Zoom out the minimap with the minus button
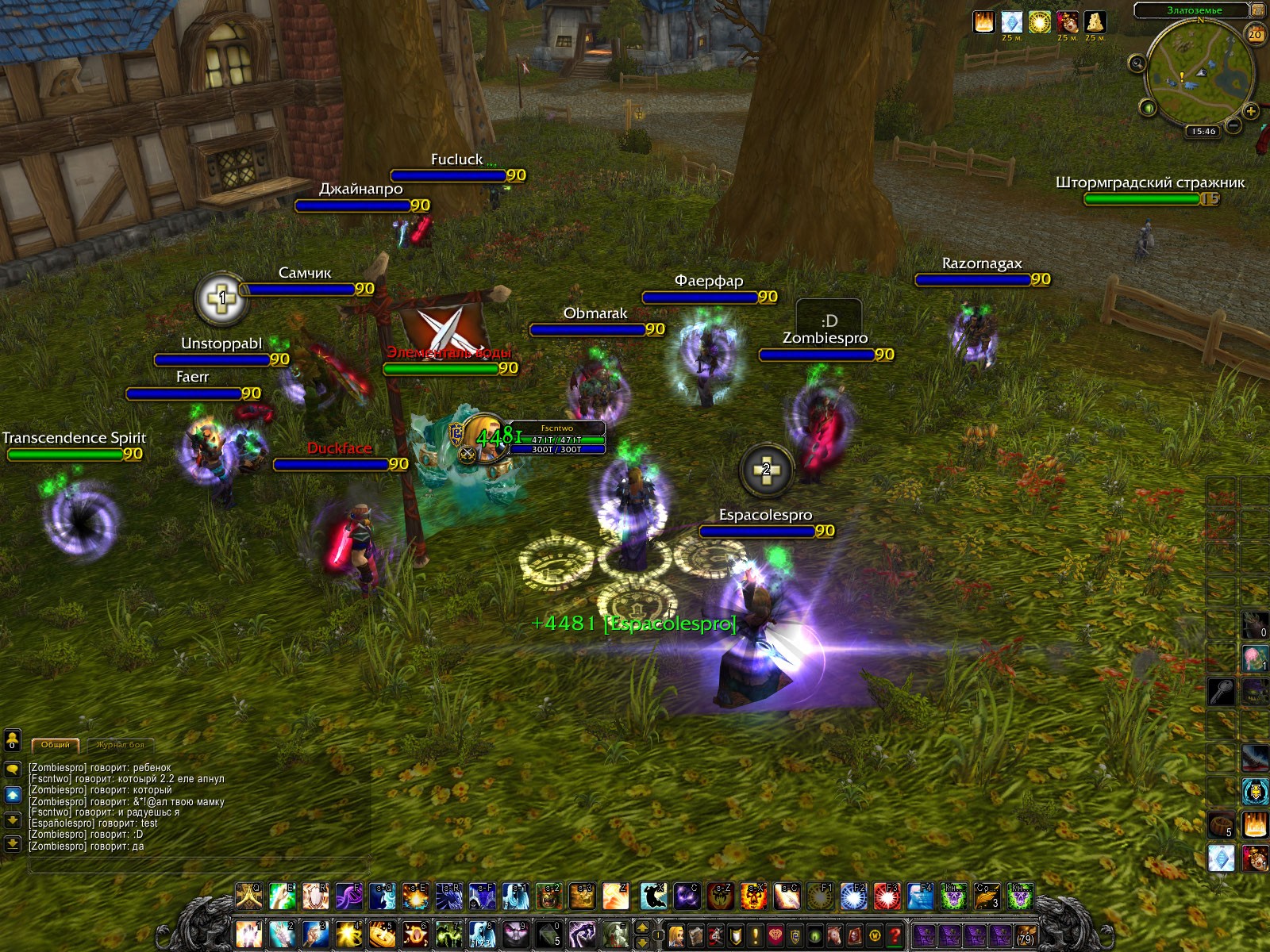Viewport: 1270px width, 952px height. coord(1233,125)
